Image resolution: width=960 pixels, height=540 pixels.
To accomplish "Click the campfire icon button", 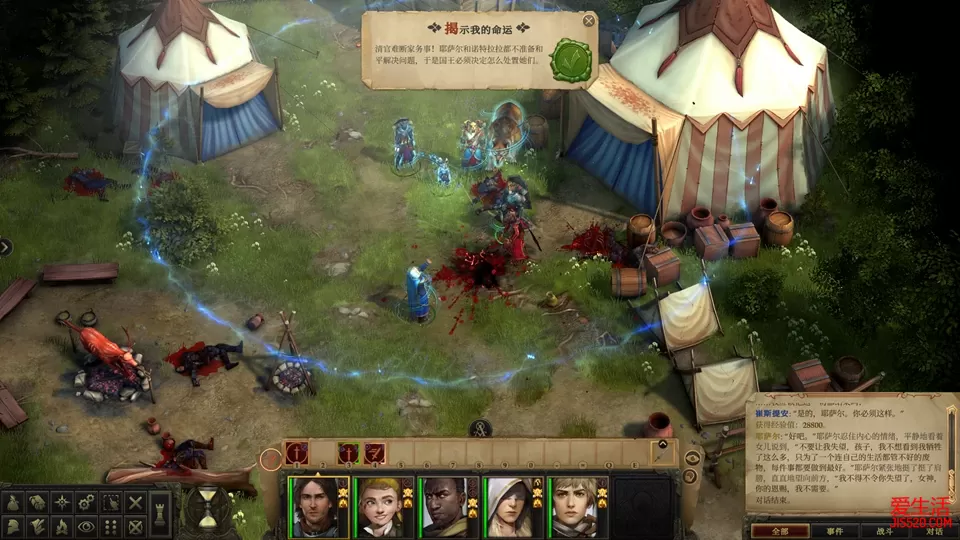I will (x=62, y=526).
